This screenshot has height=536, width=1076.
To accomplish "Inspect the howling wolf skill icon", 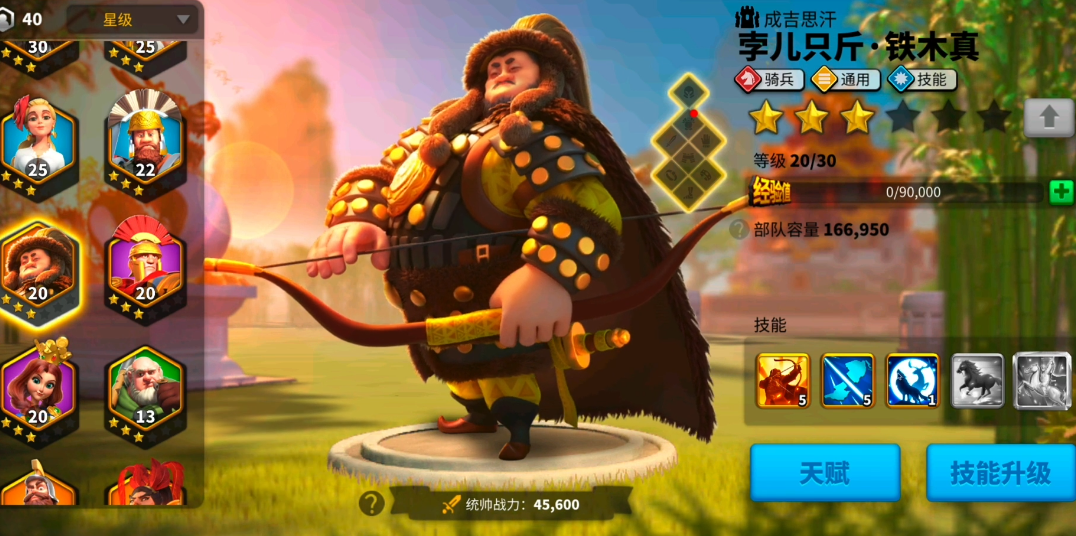I will [x=912, y=380].
